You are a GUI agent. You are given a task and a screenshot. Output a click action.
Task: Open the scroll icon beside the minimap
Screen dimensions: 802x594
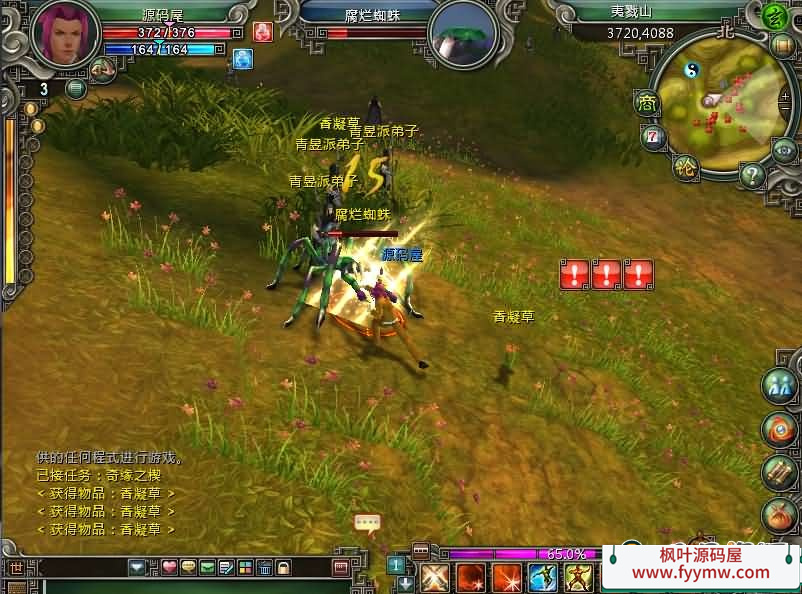click(782, 46)
